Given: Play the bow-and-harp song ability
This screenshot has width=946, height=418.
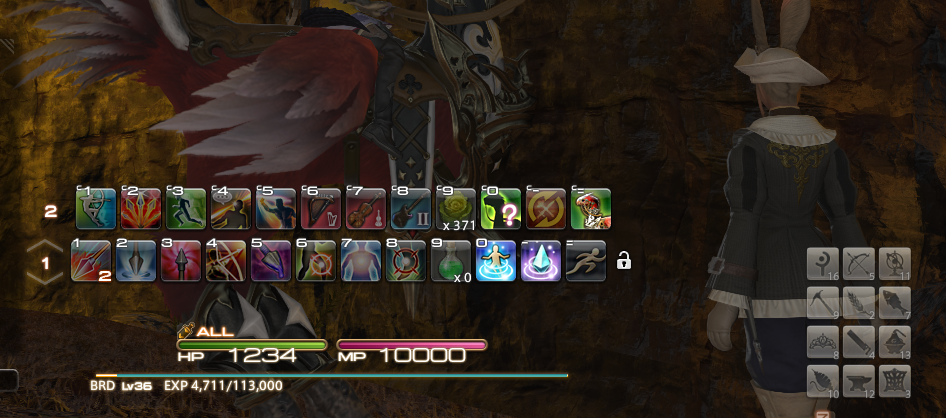Looking at the screenshot, I should [322, 208].
